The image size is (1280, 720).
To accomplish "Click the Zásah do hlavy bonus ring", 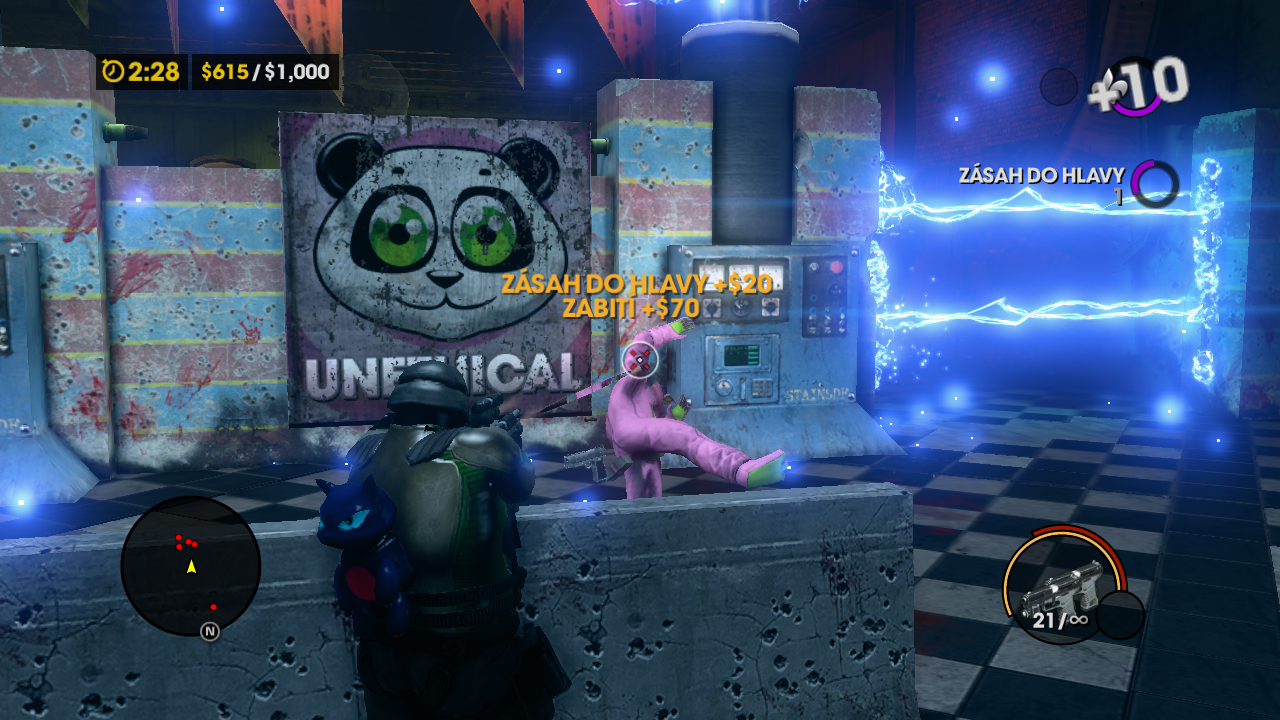I will coord(1154,182).
